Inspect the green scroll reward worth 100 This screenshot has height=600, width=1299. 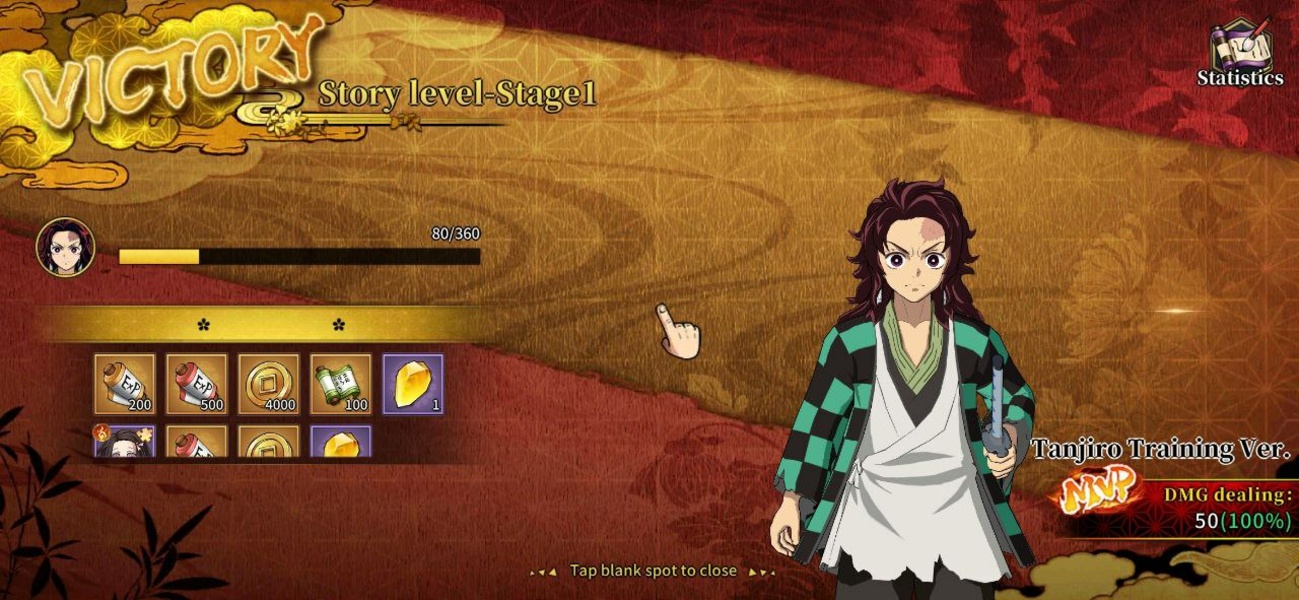point(341,384)
